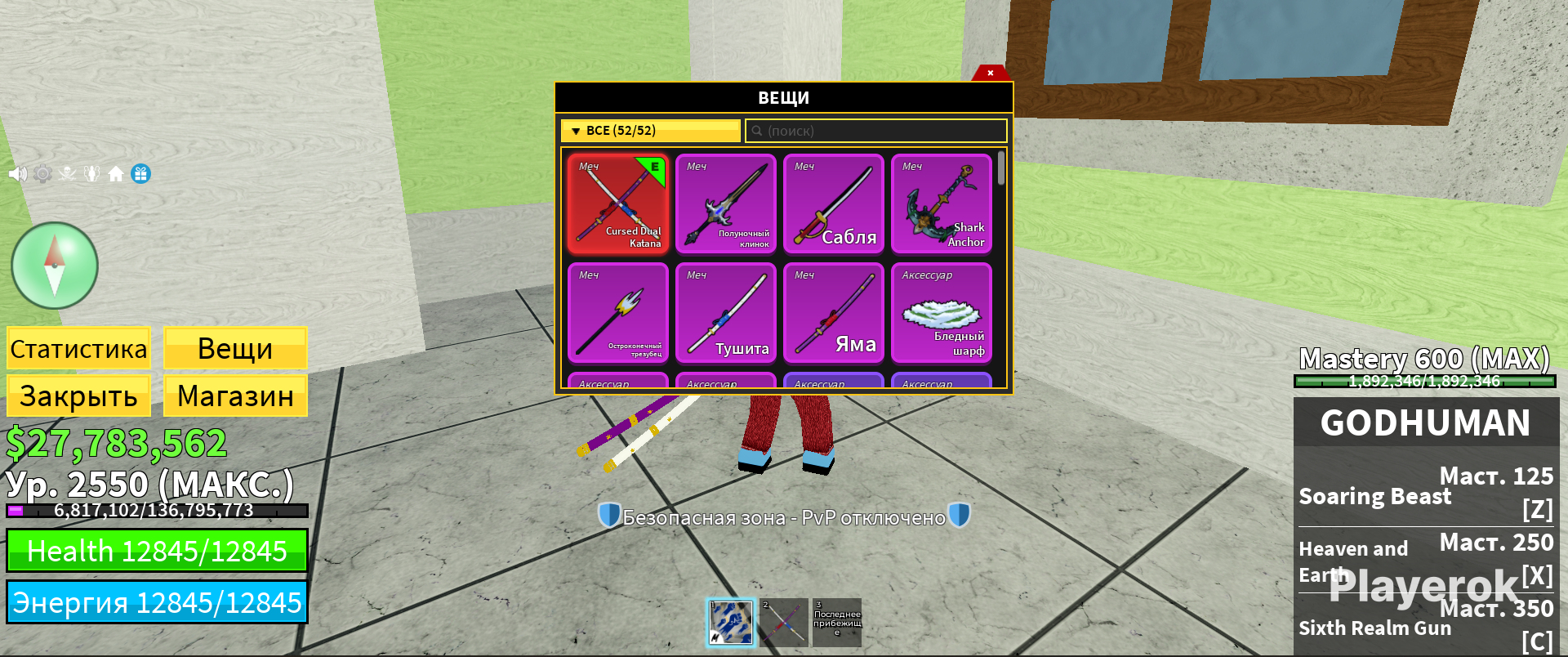Focus the inventory search field
1568x657 pixels.
coord(875,131)
